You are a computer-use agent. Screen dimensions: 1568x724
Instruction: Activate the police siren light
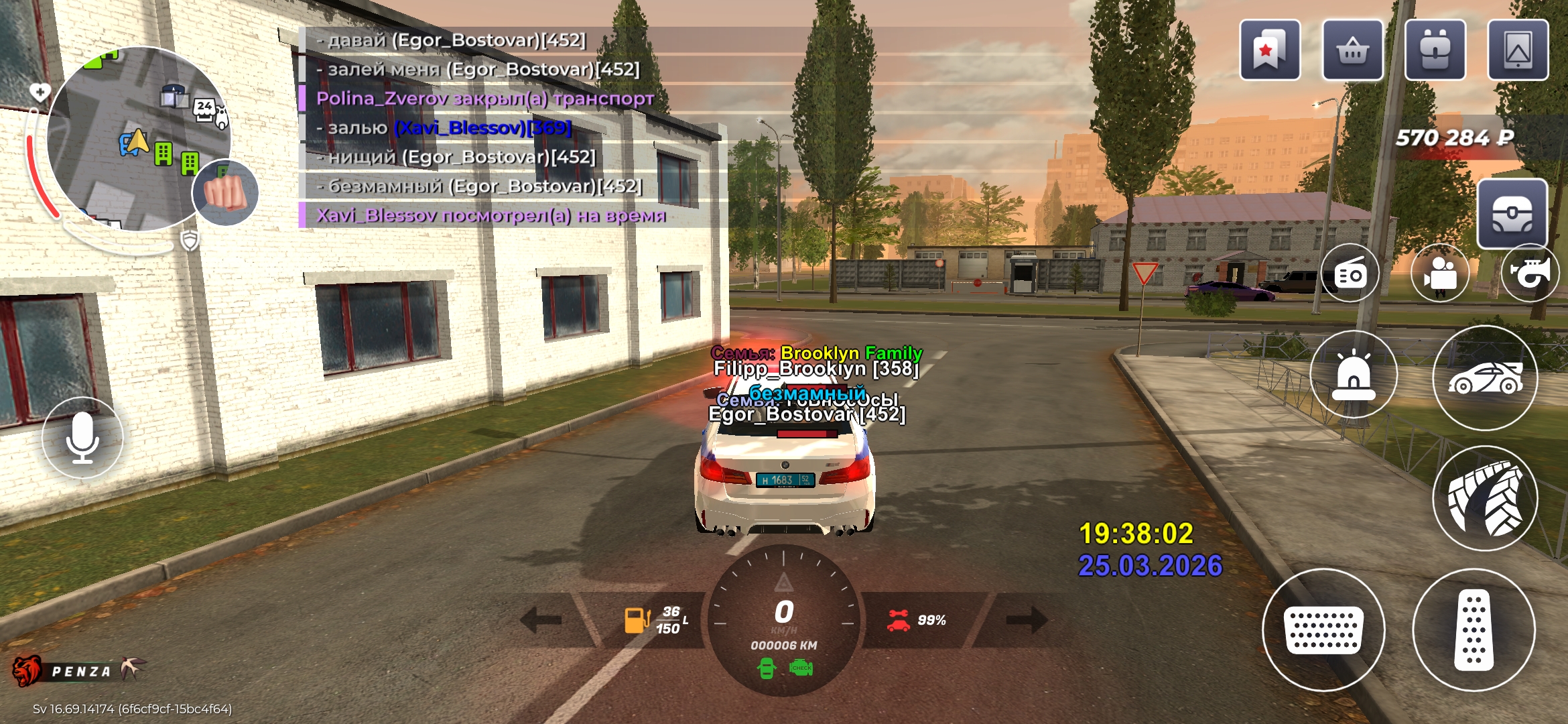(x=1354, y=375)
